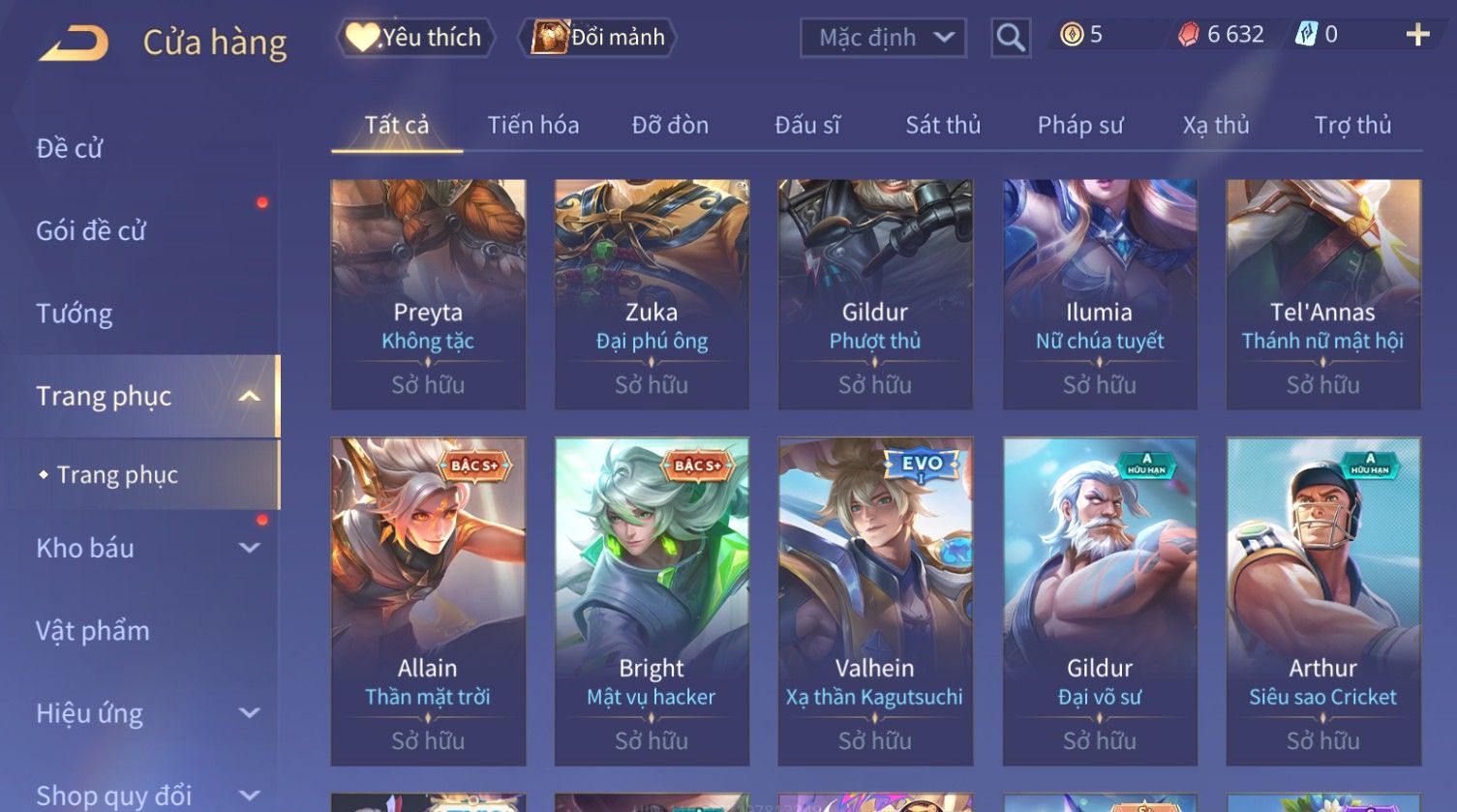This screenshot has width=1457, height=812.
Task: Add currency with the plus button
Action: pyautogui.click(x=1417, y=35)
